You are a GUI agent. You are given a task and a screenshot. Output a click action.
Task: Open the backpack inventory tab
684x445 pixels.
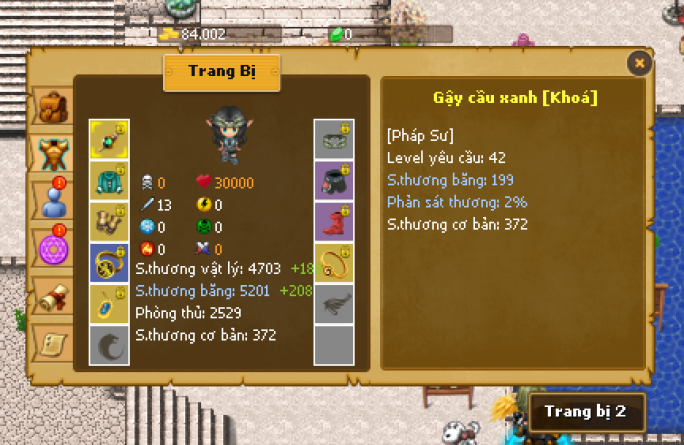click(50, 105)
